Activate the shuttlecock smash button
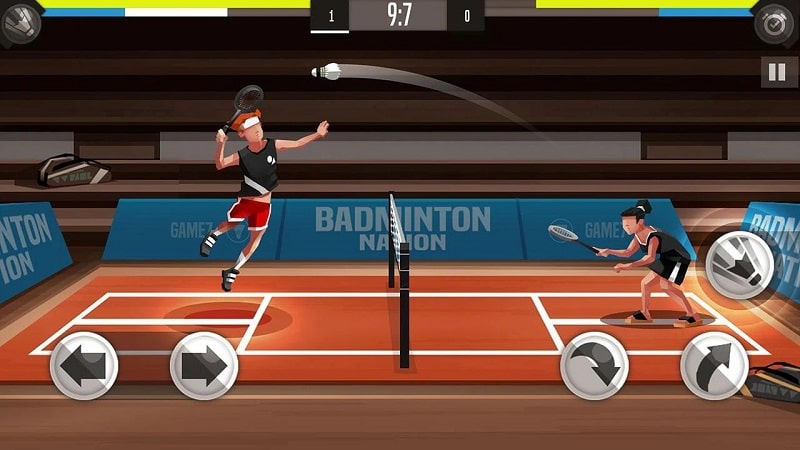Viewport: 800px width, 450px height. (739, 264)
